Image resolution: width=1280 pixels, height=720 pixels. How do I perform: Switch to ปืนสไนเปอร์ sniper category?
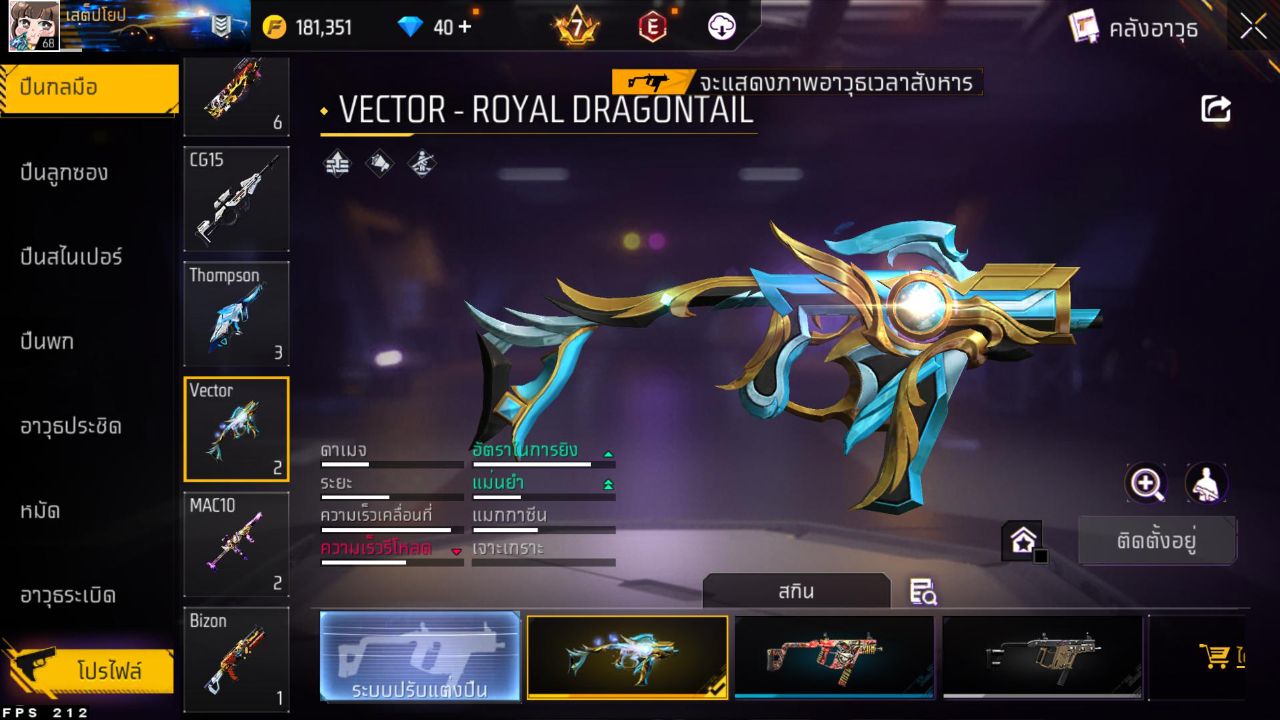[71, 257]
